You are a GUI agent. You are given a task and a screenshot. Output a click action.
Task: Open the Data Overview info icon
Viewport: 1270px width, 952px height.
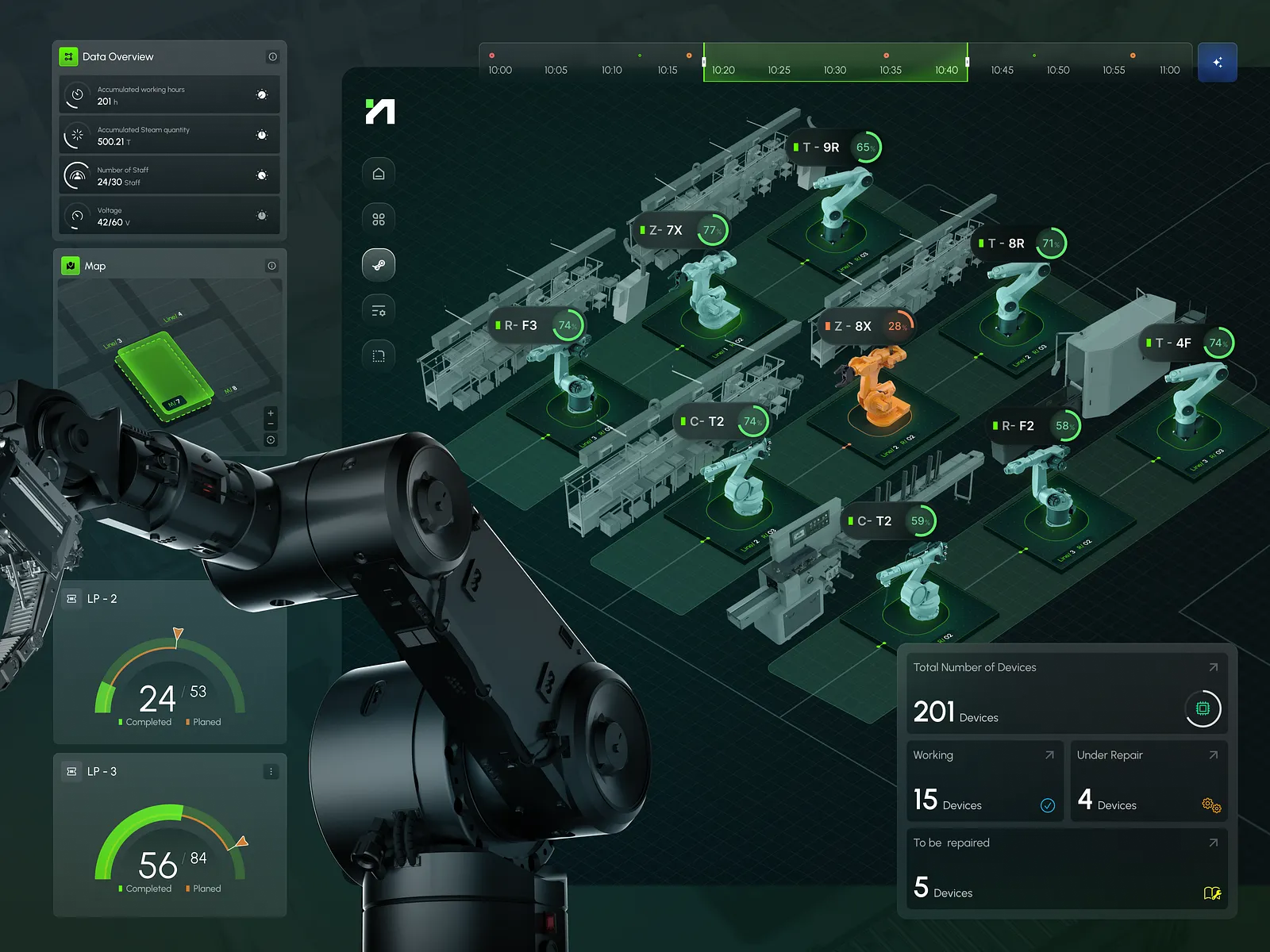click(272, 57)
